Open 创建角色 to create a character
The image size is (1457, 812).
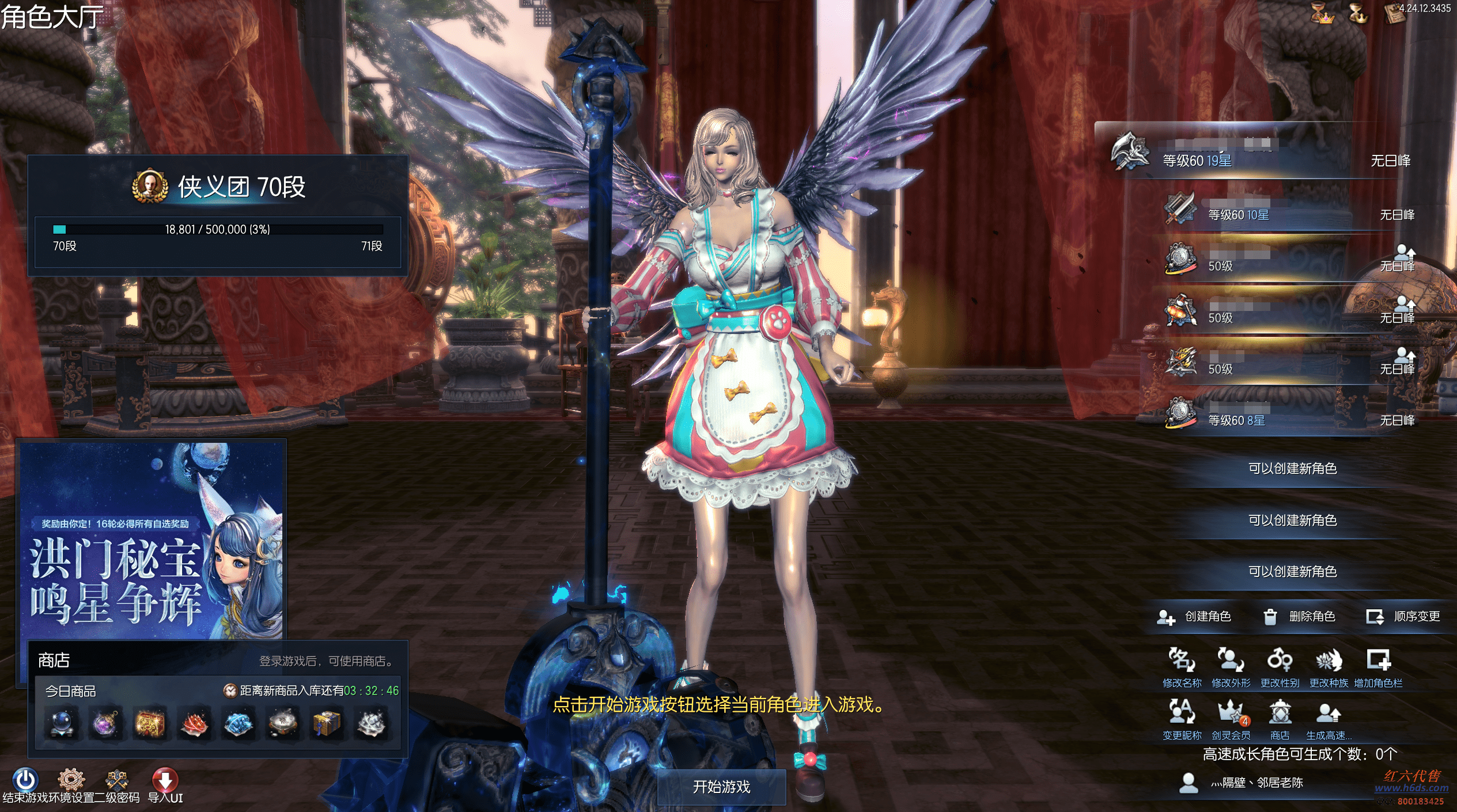click(1195, 617)
